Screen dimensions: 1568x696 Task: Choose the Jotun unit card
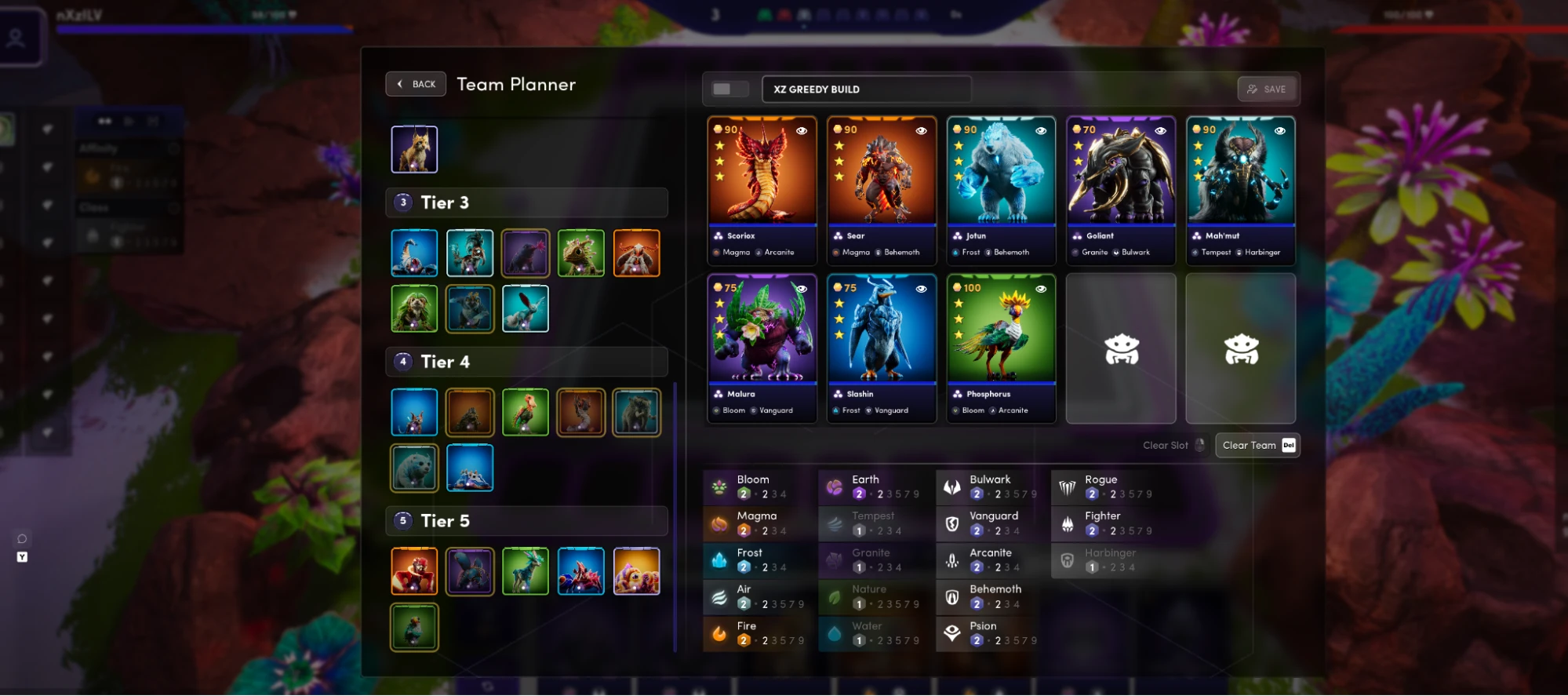click(x=1001, y=190)
